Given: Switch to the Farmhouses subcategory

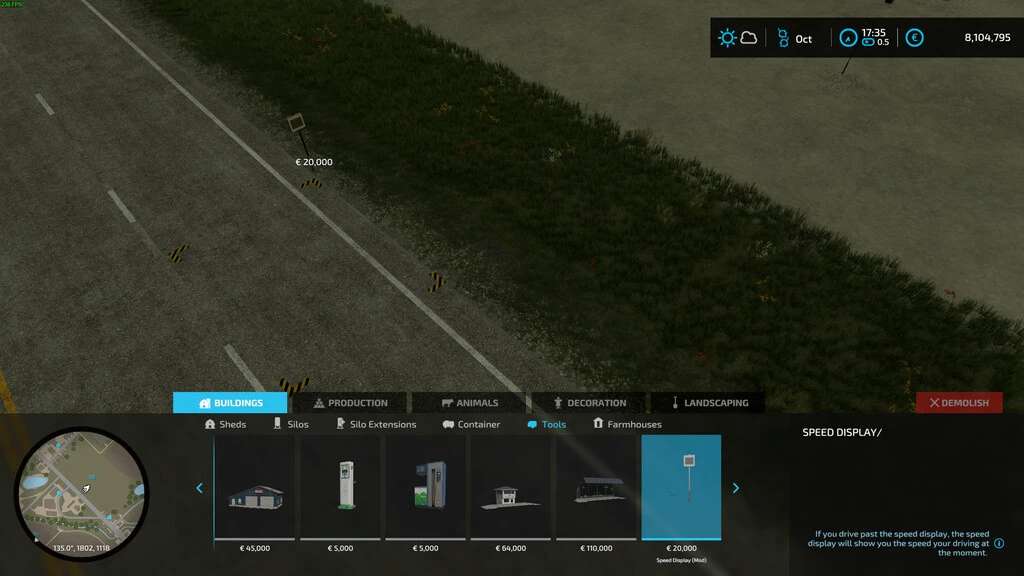Looking at the screenshot, I should click(627, 424).
